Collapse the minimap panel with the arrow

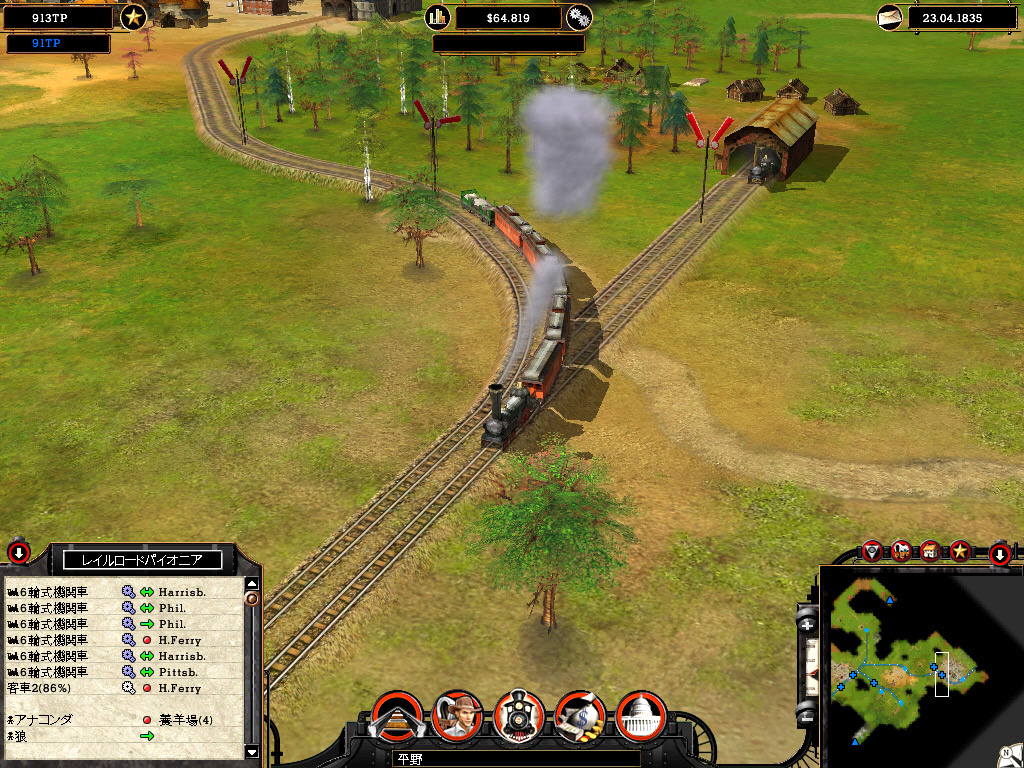tap(999, 554)
